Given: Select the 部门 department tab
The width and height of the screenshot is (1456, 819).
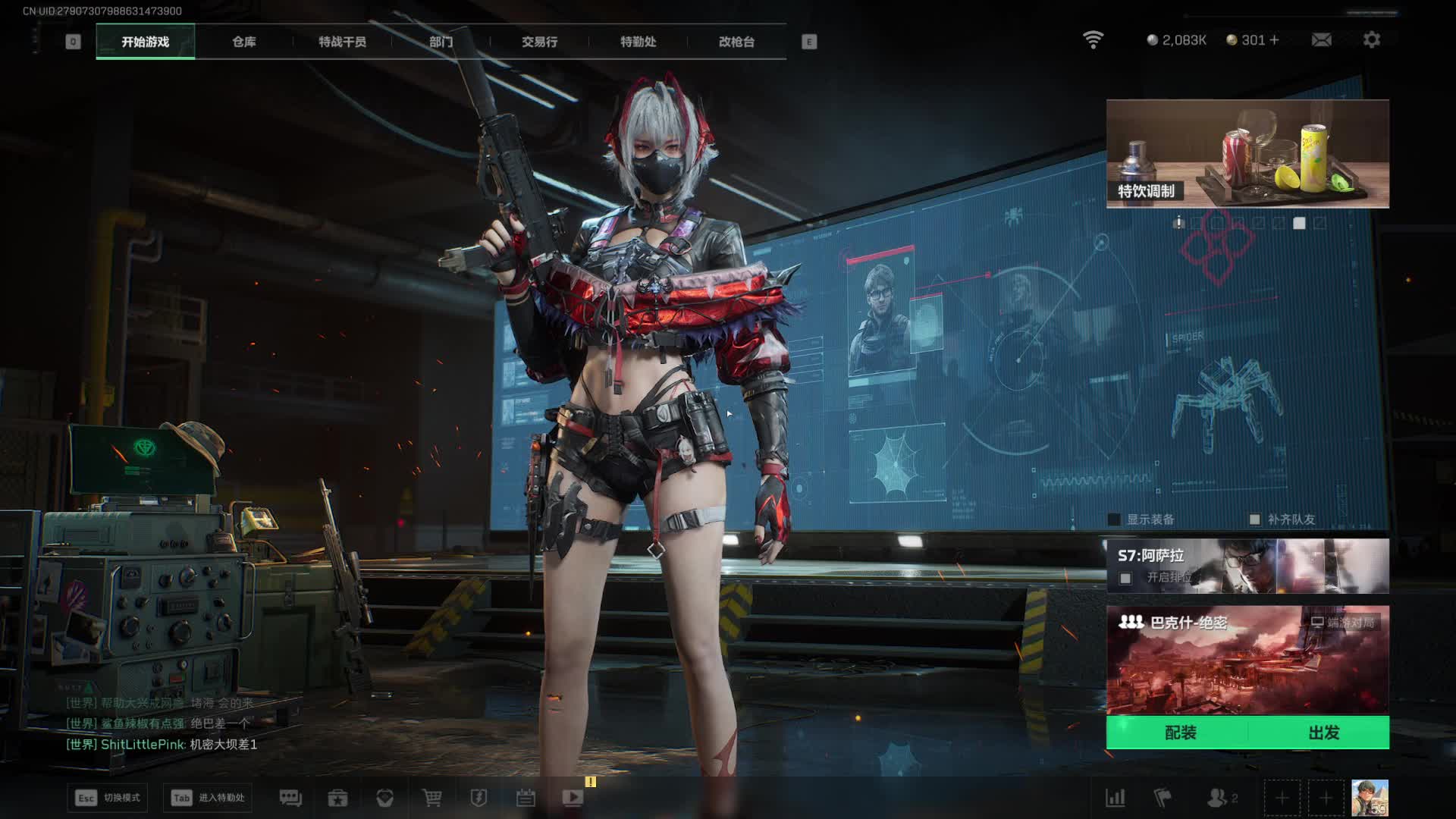Looking at the screenshot, I should 441,42.
